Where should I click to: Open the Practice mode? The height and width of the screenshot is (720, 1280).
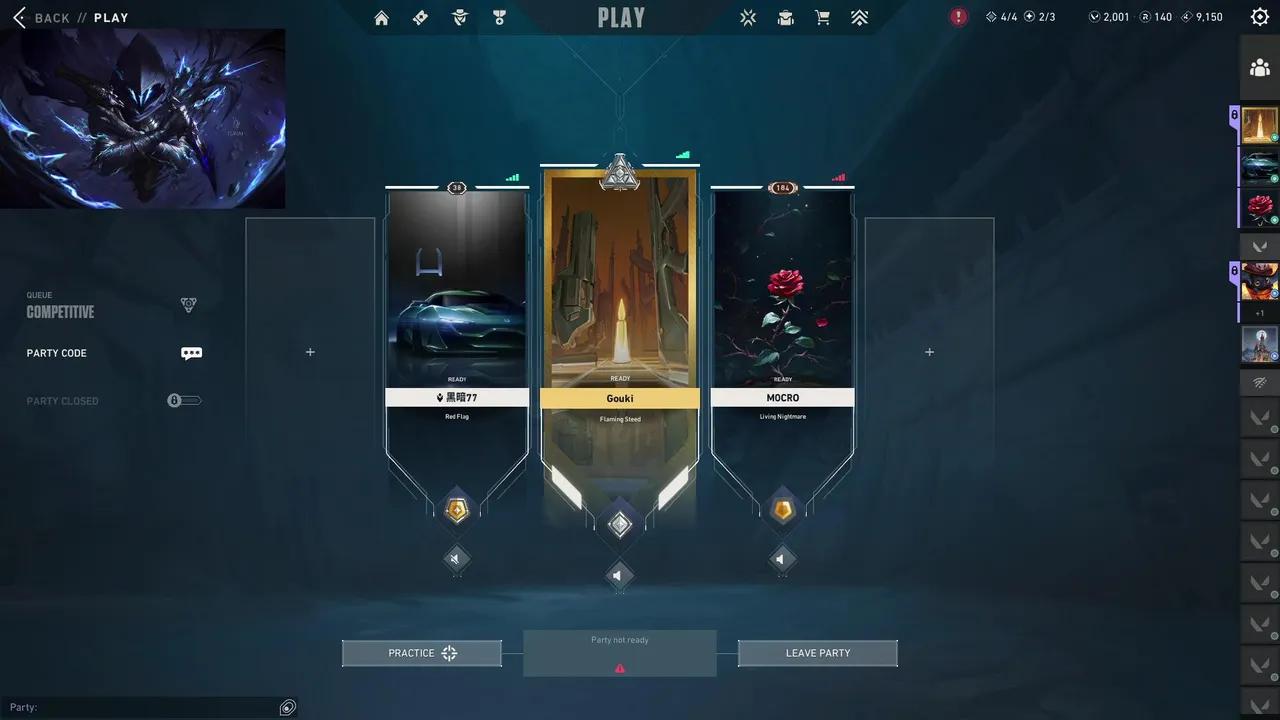tap(421, 652)
